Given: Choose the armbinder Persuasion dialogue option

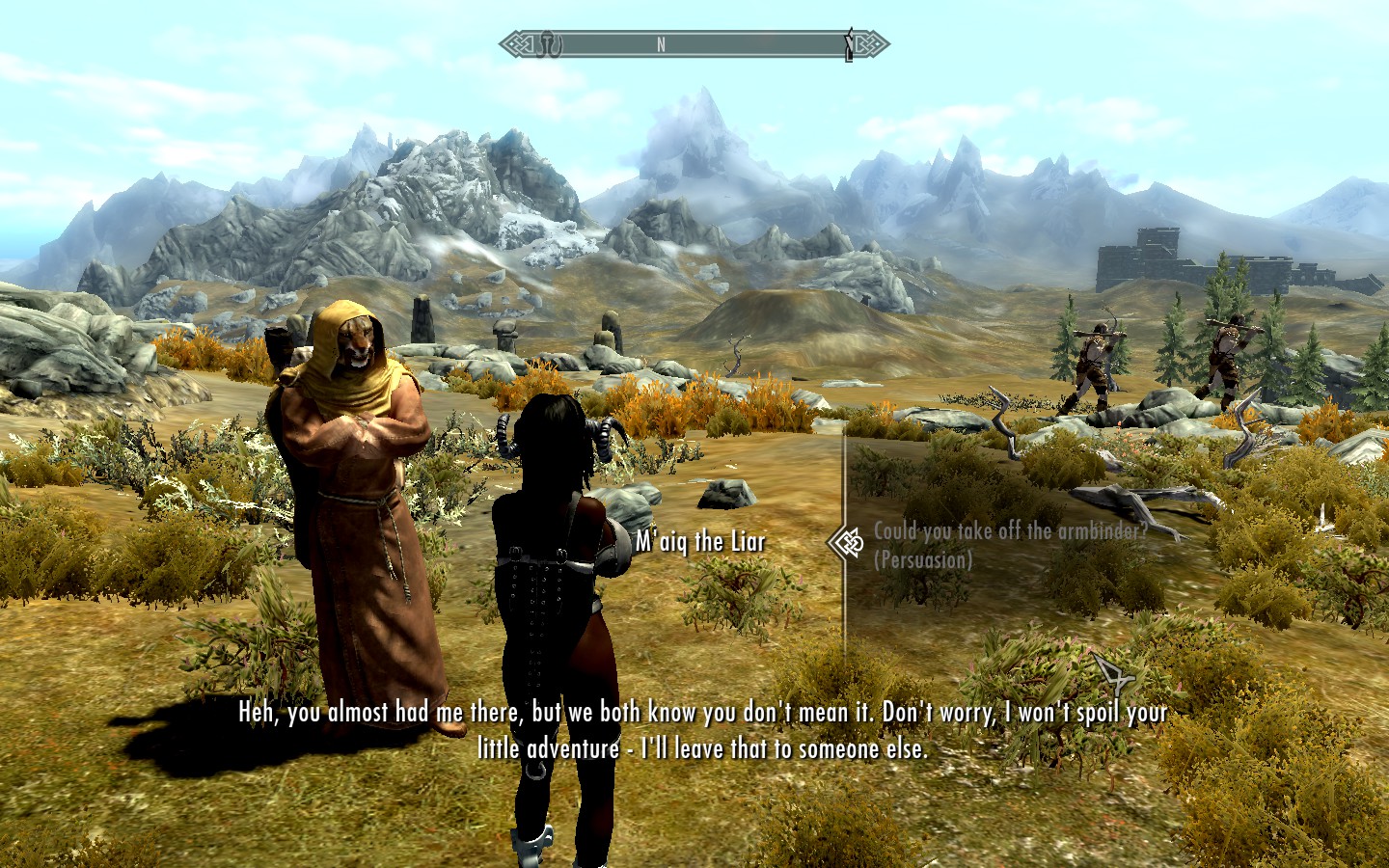Looking at the screenshot, I should [x=1010, y=544].
